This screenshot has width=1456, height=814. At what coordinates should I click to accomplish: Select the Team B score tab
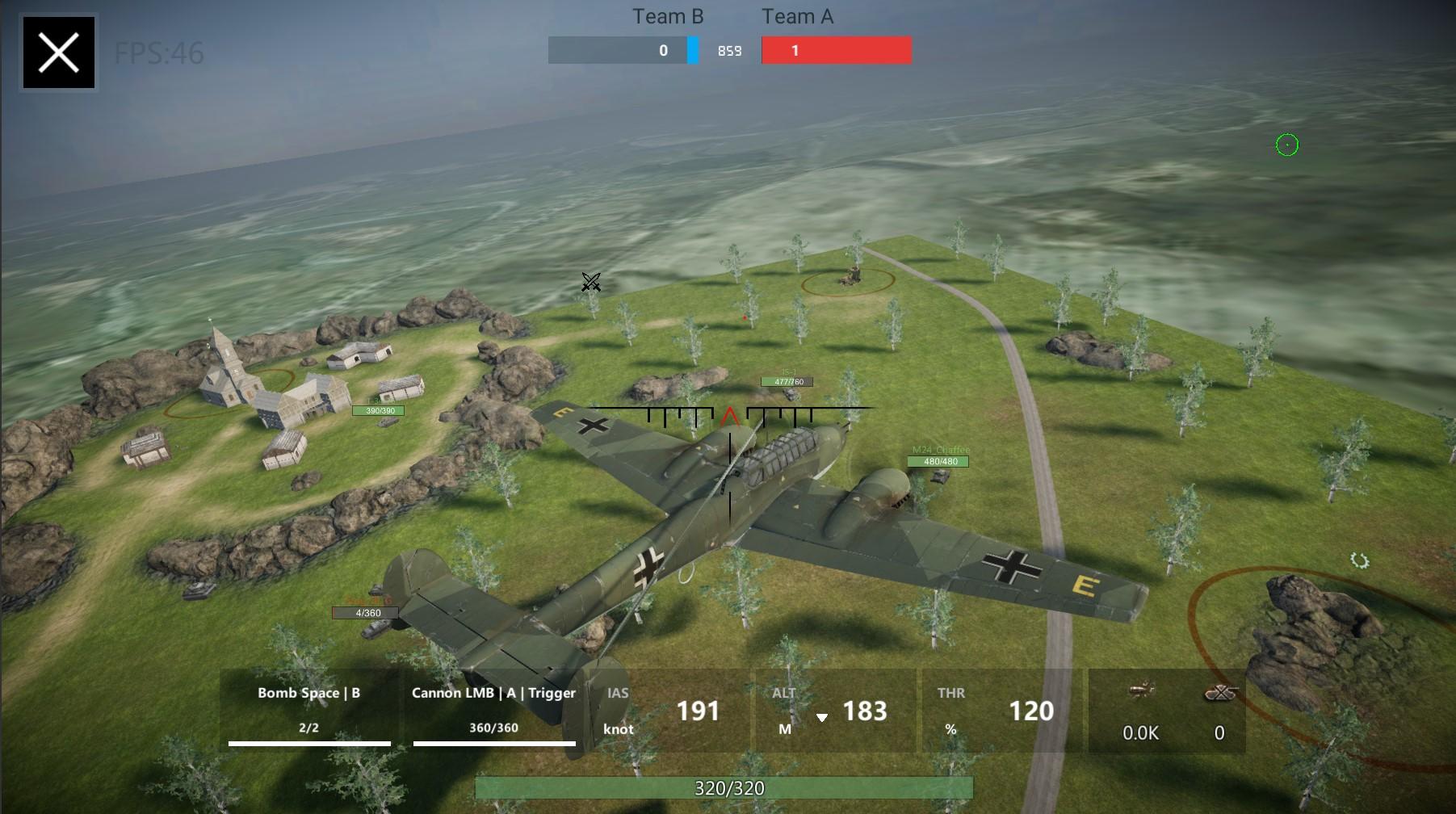pyautogui.click(x=622, y=49)
